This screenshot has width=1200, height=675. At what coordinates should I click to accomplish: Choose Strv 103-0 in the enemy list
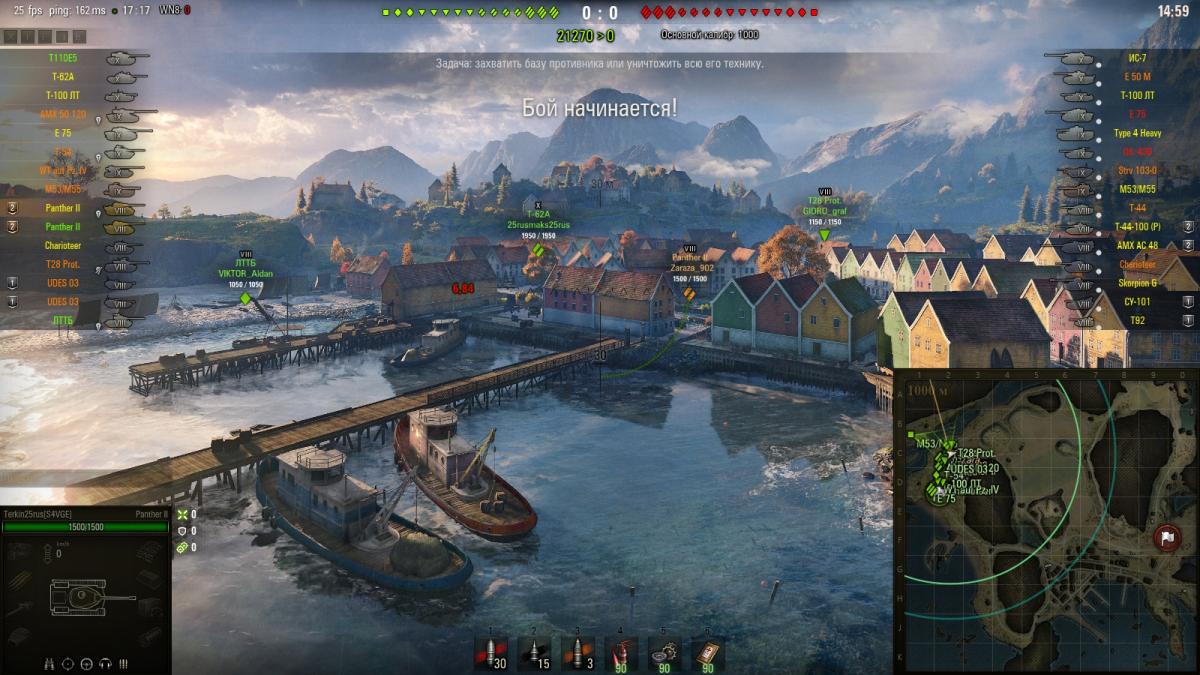pos(1137,170)
